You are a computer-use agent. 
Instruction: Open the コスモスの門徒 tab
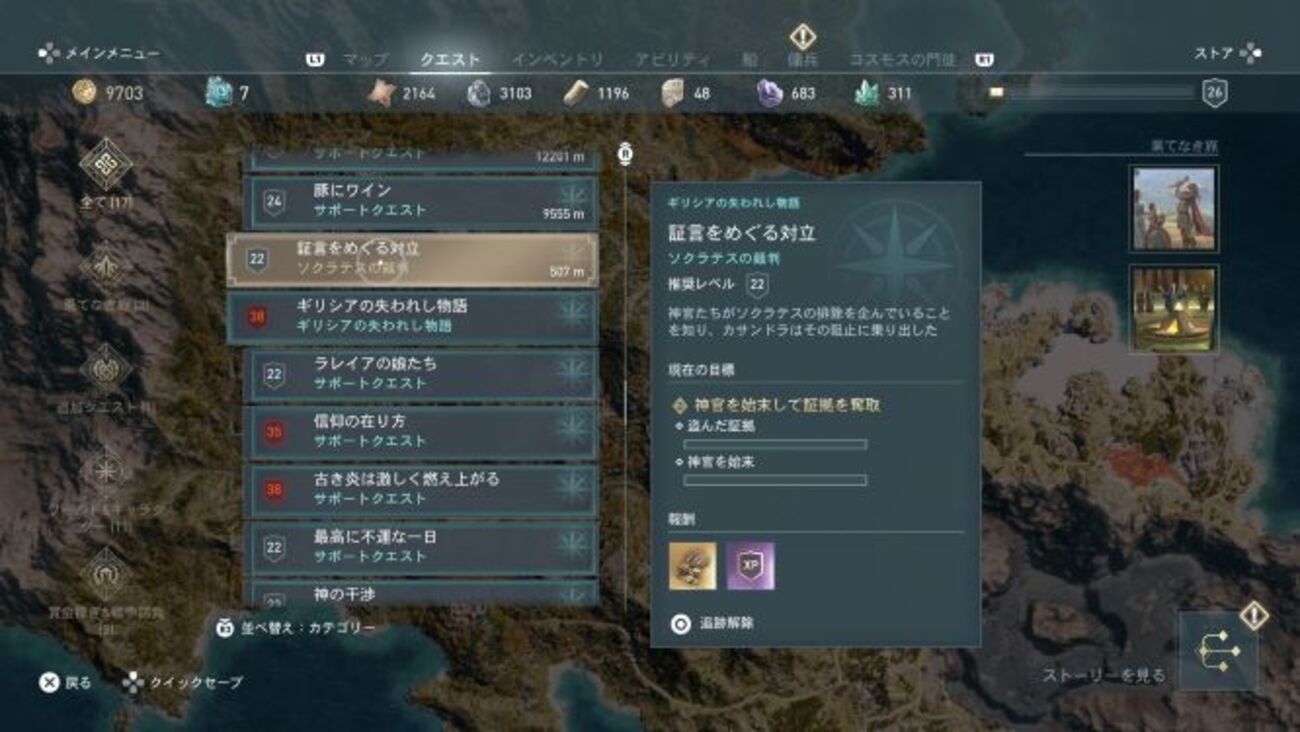tap(902, 60)
